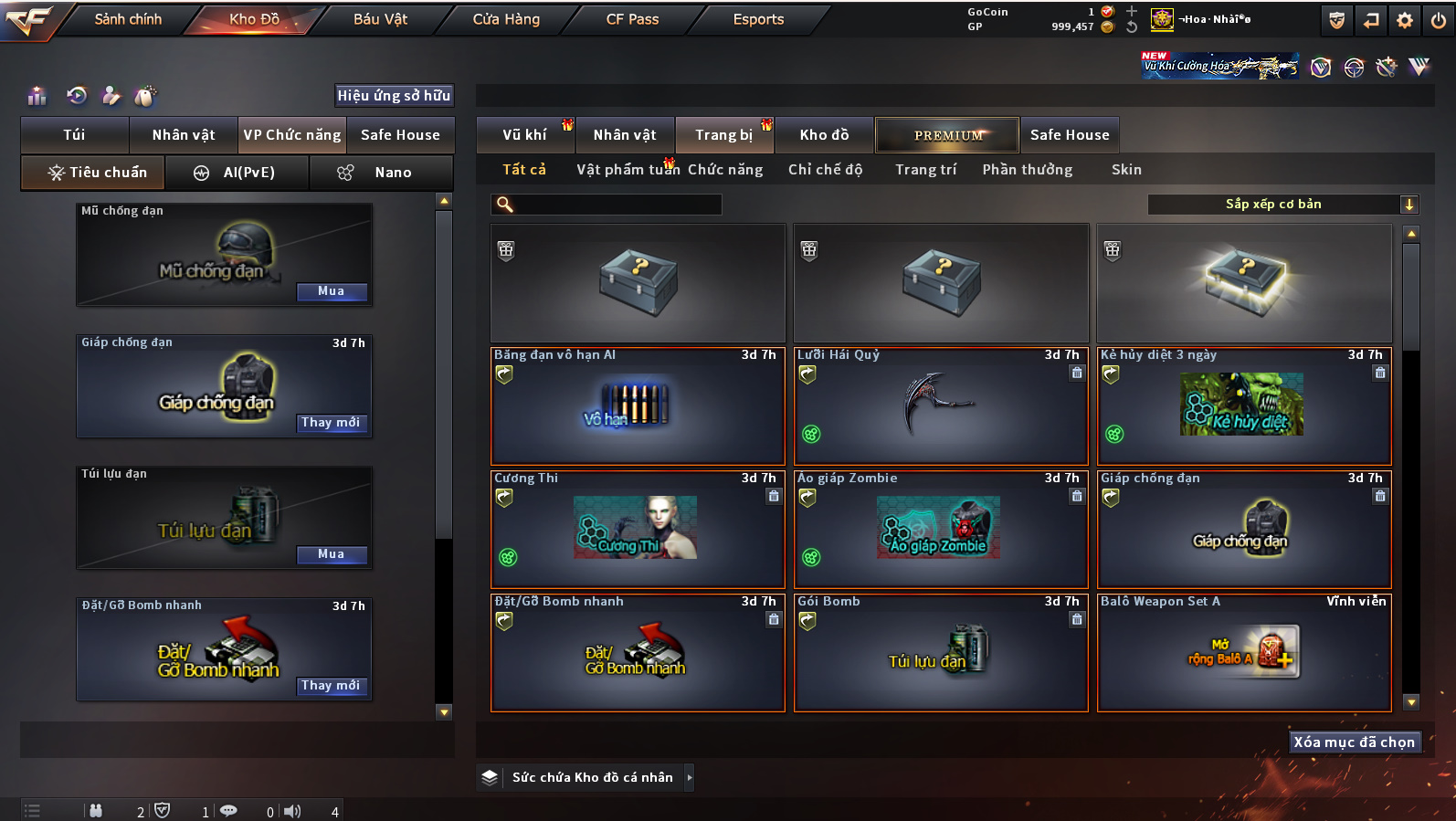
Task: Open the Báu Vật tab
Action: pyautogui.click(x=380, y=19)
